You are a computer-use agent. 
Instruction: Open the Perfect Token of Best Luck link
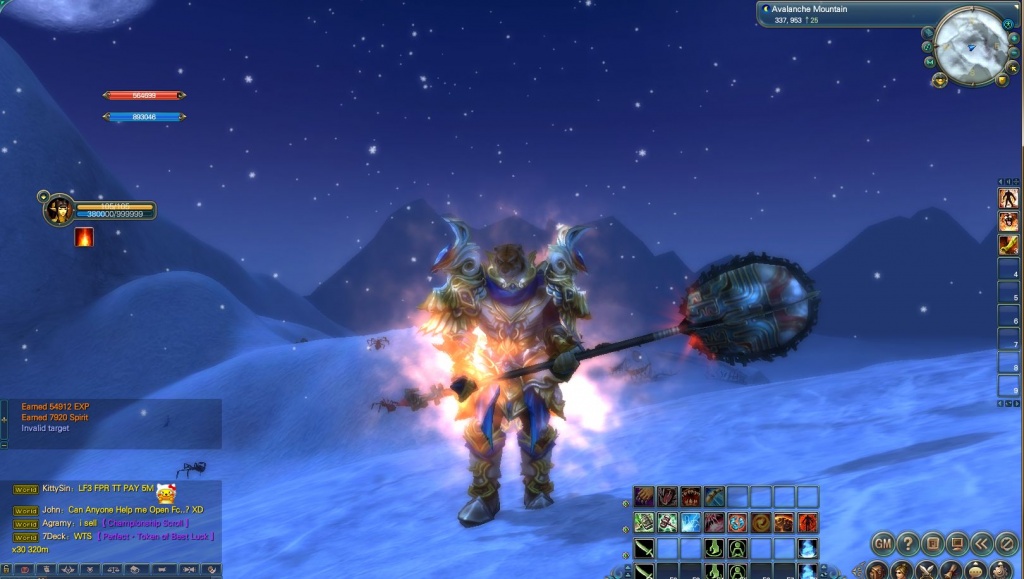click(155, 537)
